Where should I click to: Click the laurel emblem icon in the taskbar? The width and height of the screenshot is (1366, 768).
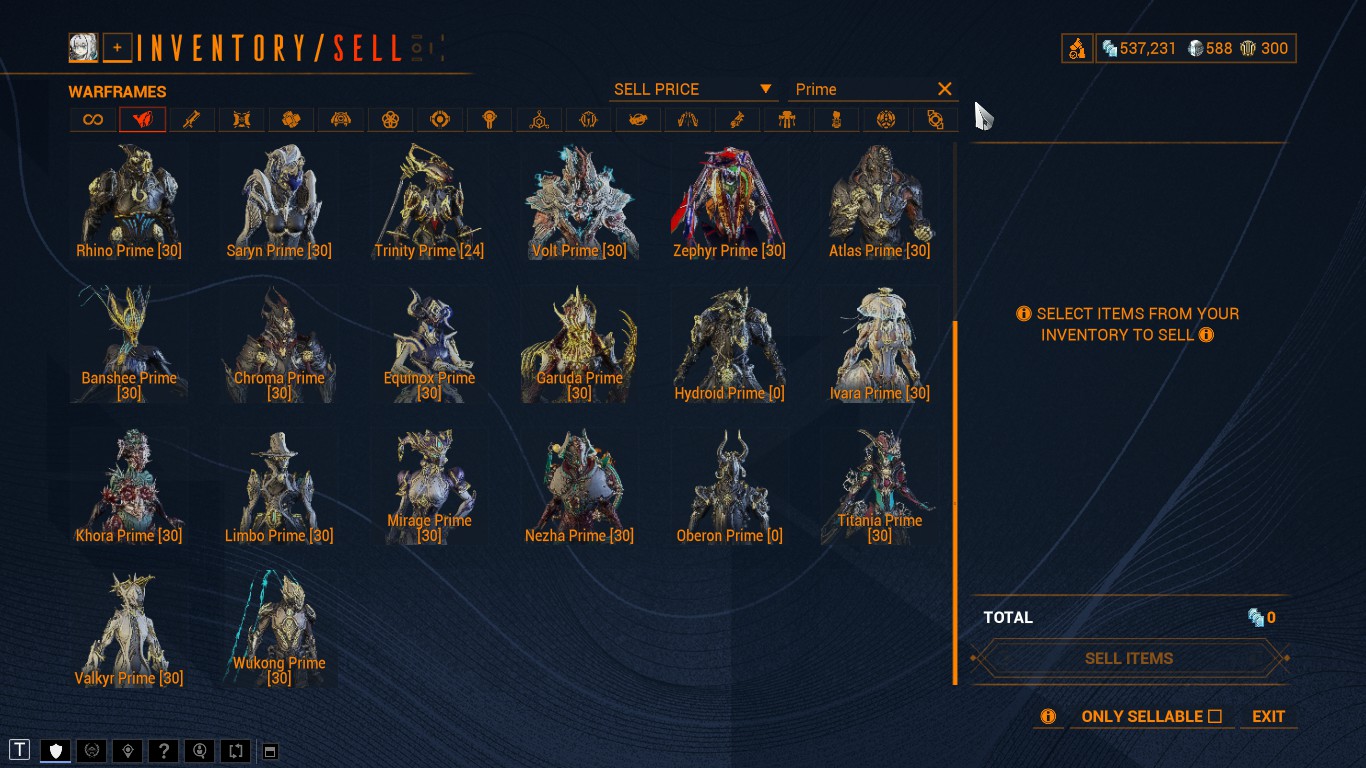[91, 750]
